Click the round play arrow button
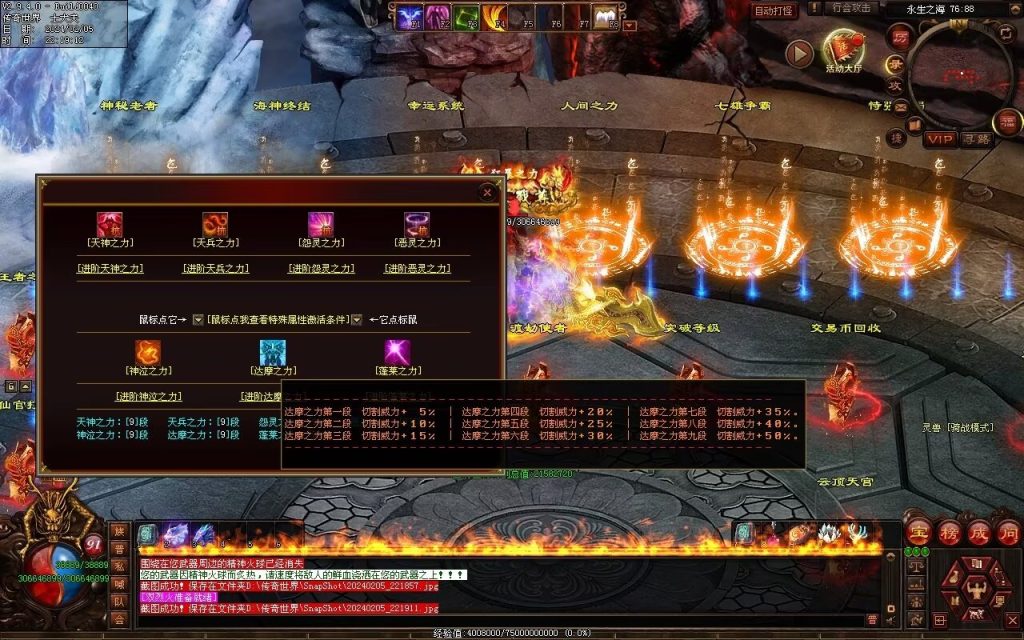The image size is (1024, 640). [x=799, y=53]
